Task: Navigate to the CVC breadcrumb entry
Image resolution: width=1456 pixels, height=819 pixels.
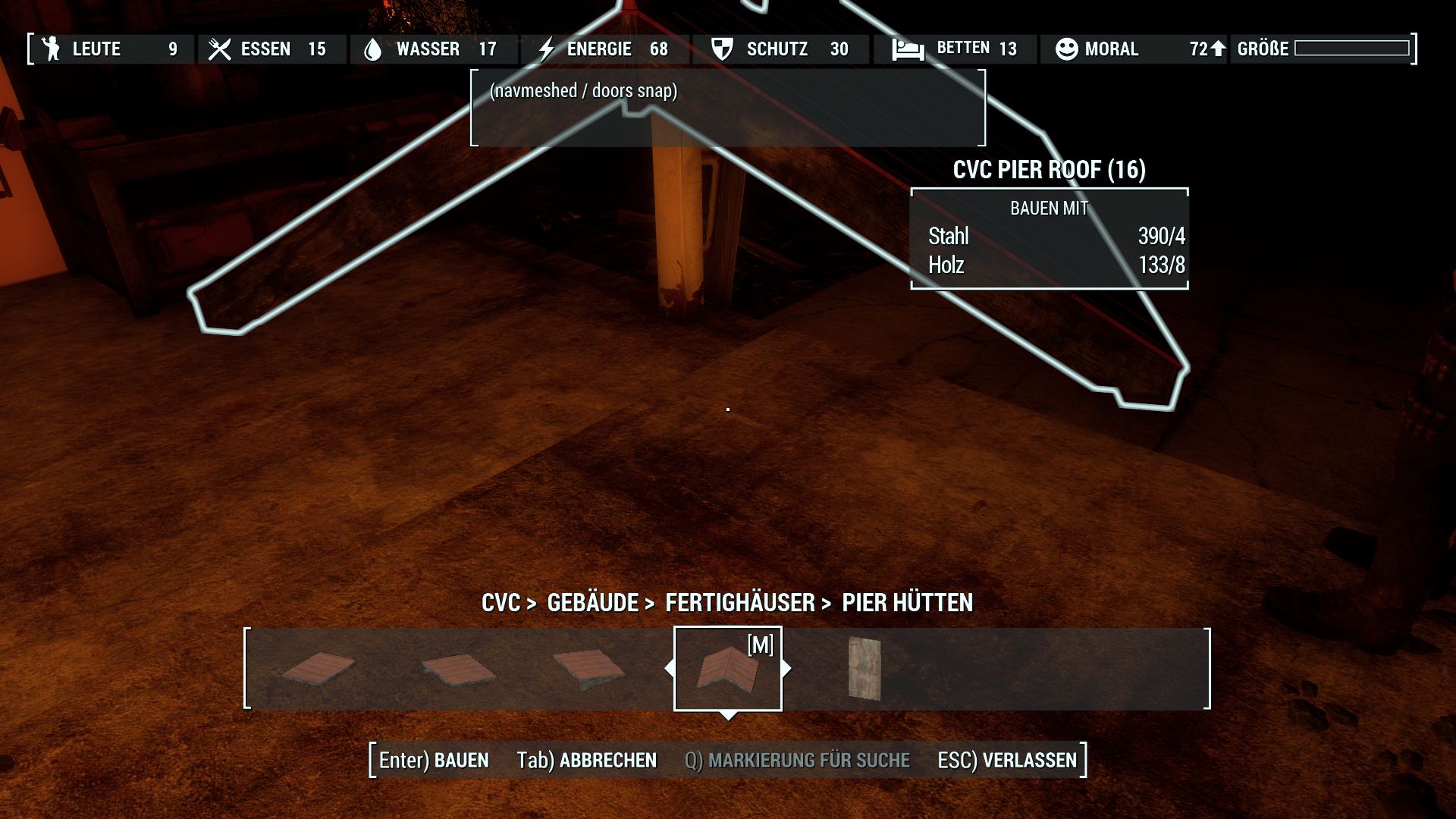Action: [504, 603]
